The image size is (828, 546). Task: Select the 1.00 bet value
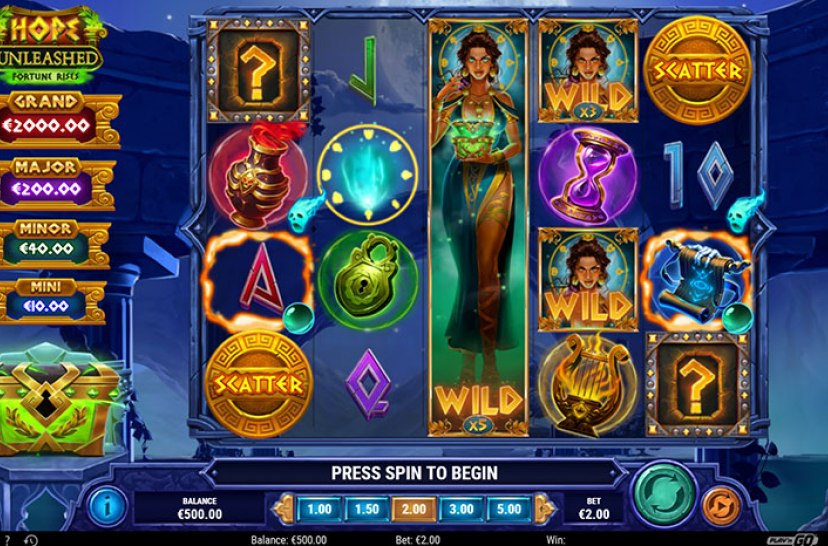319,508
